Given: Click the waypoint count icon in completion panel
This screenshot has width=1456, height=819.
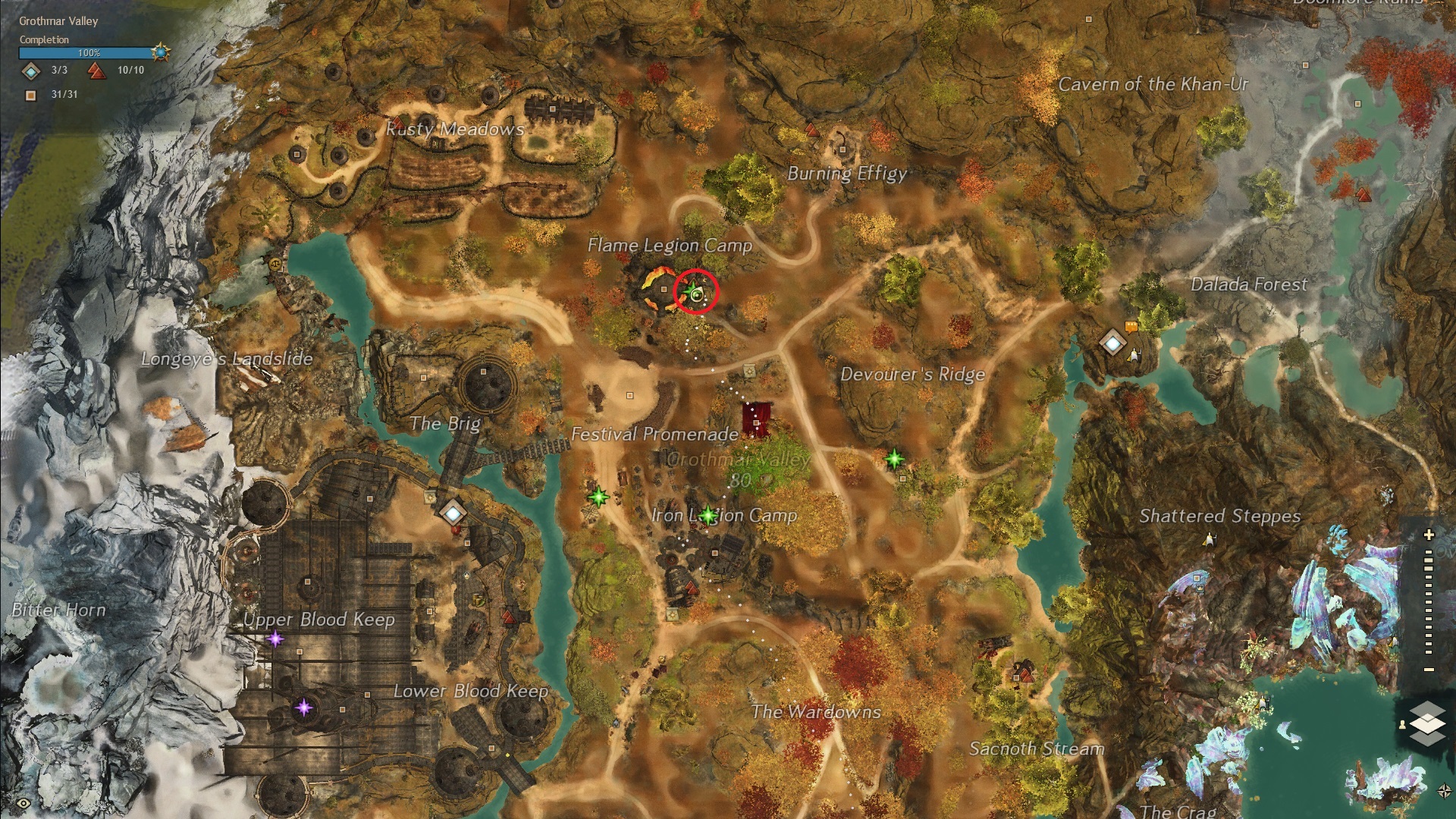Looking at the screenshot, I should point(30,71).
